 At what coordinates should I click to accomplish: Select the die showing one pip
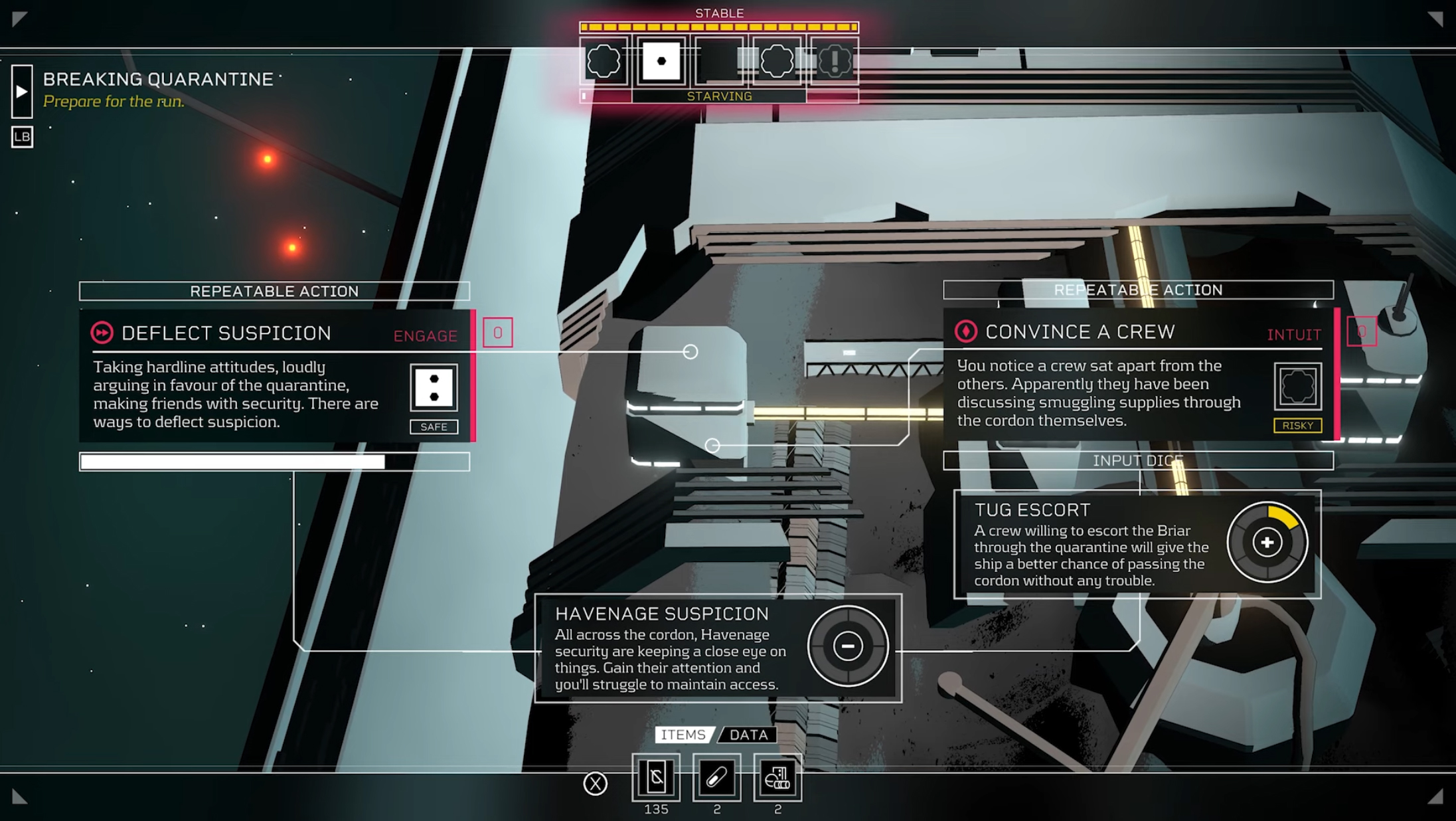661,61
